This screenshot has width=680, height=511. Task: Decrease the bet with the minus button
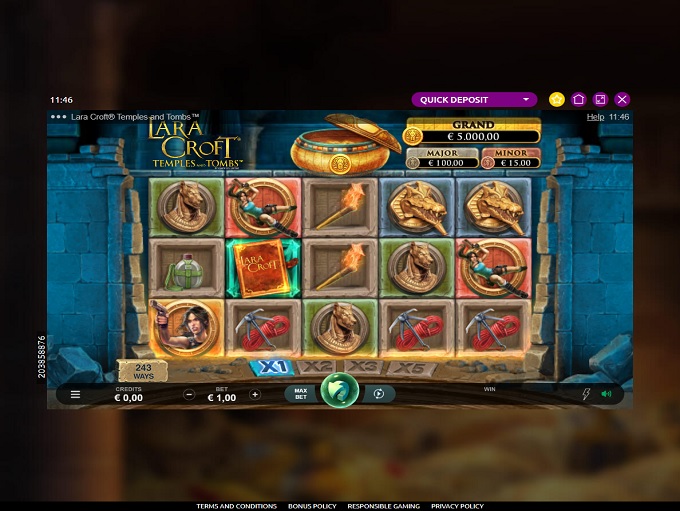pos(190,395)
